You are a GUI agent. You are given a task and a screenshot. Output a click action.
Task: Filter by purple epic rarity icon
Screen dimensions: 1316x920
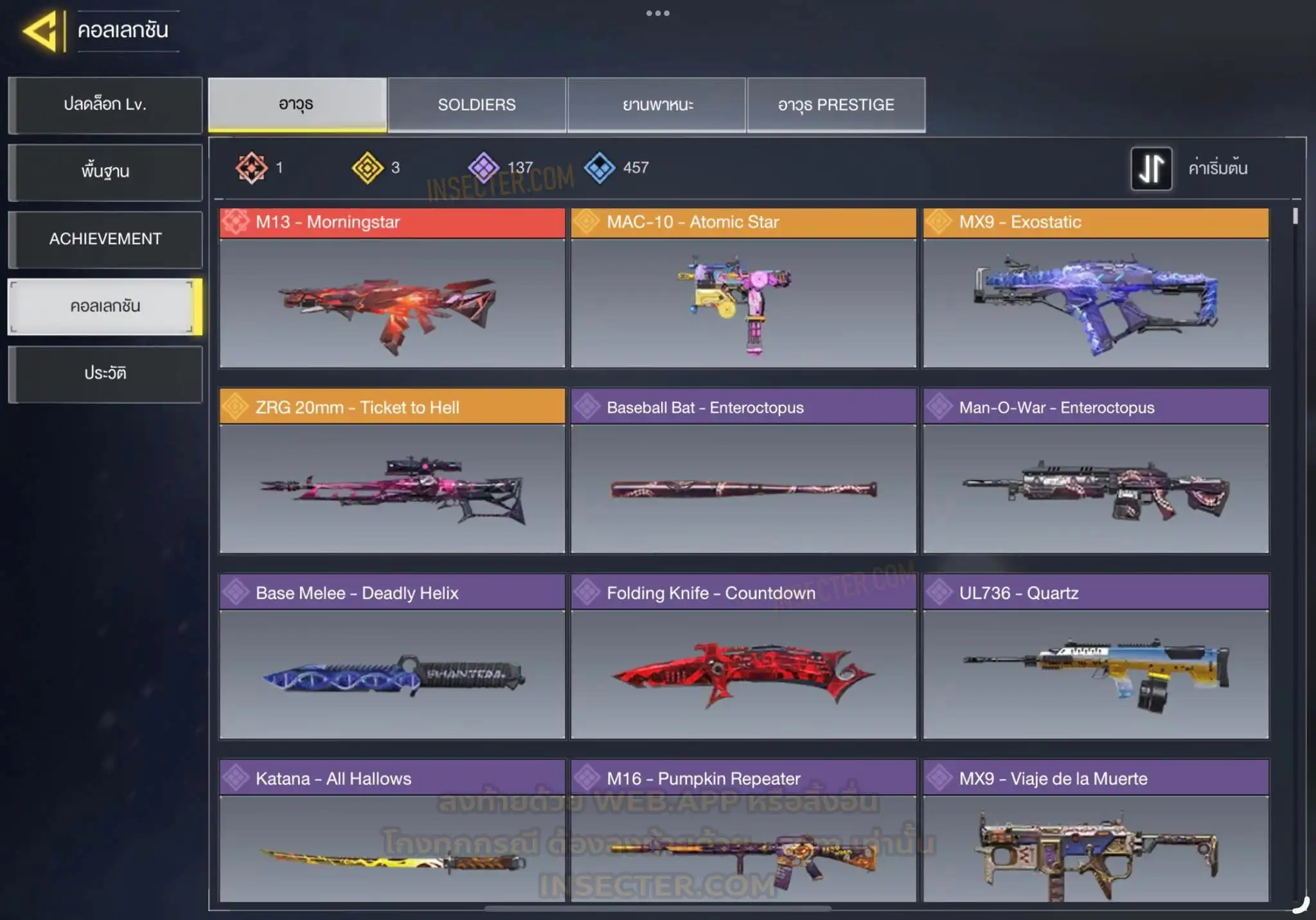click(483, 168)
